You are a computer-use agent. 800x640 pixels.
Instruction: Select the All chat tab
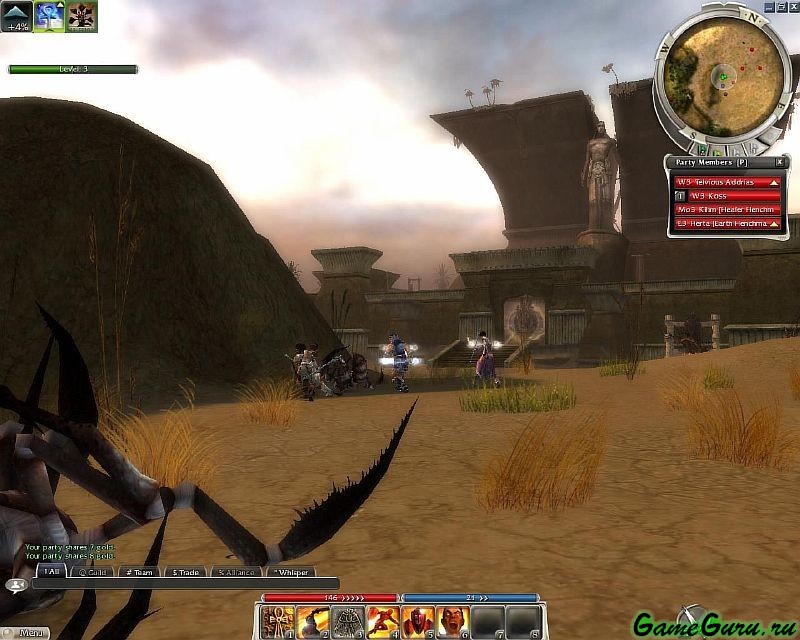tap(50, 572)
